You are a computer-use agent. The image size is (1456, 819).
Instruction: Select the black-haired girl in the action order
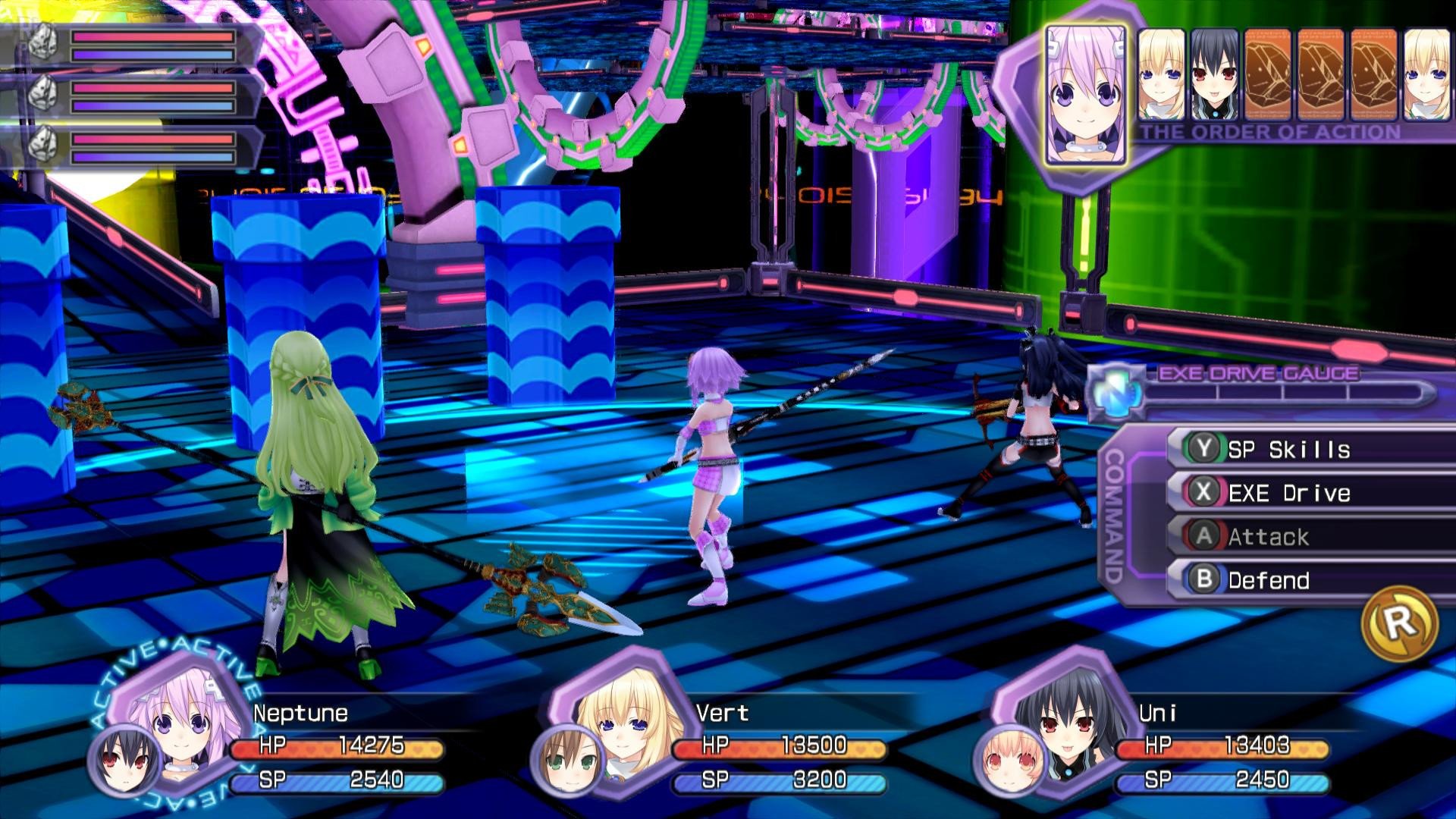pyautogui.click(x=1214, y=74)
